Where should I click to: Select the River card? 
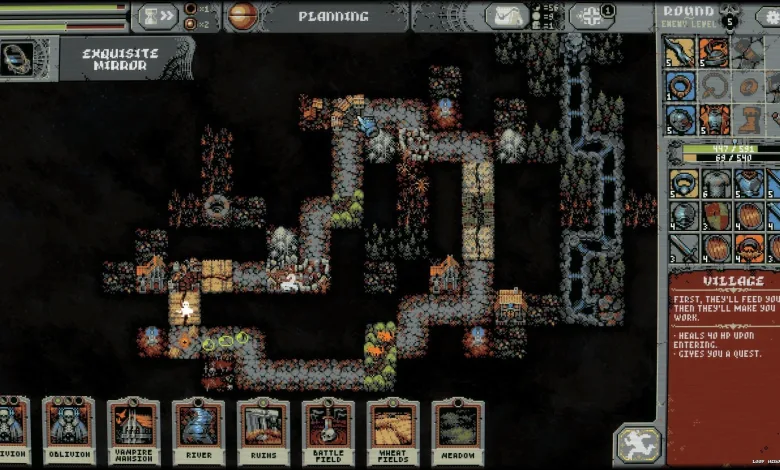pos(198,432)
